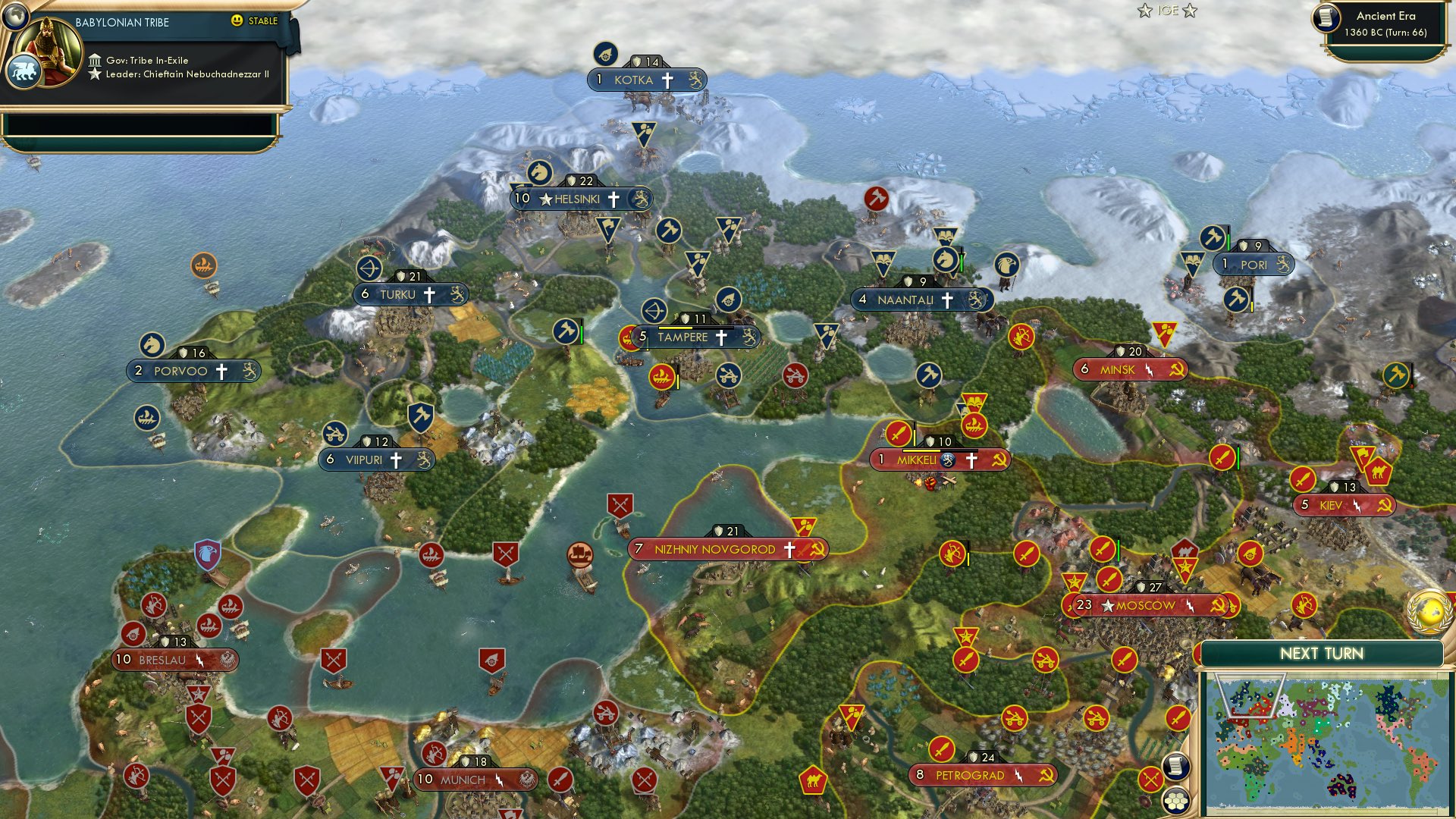Click the hexagon notification icon above the minimap

tap(1176, 801)
